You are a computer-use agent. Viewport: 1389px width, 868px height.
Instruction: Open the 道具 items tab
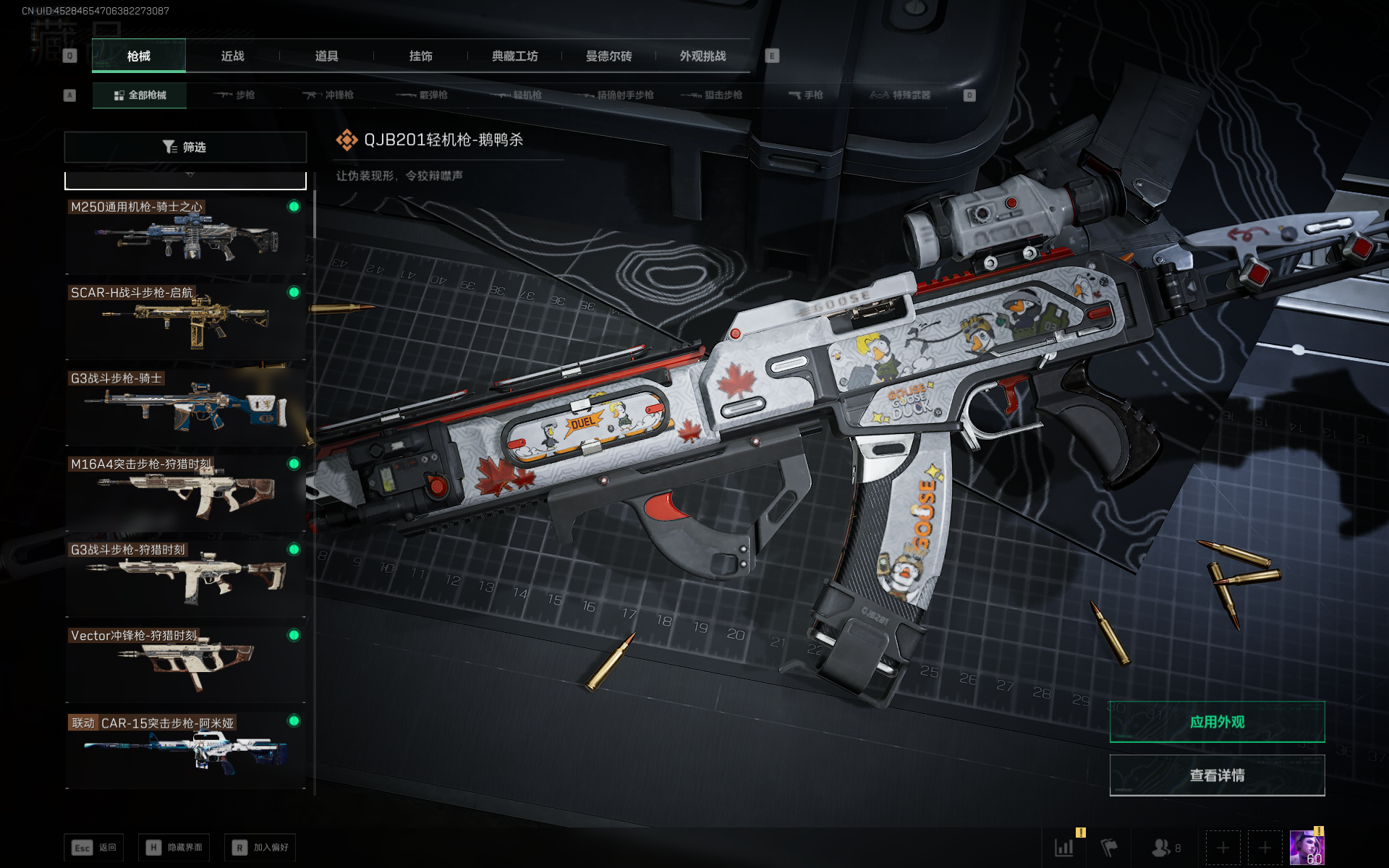point(326,56)
